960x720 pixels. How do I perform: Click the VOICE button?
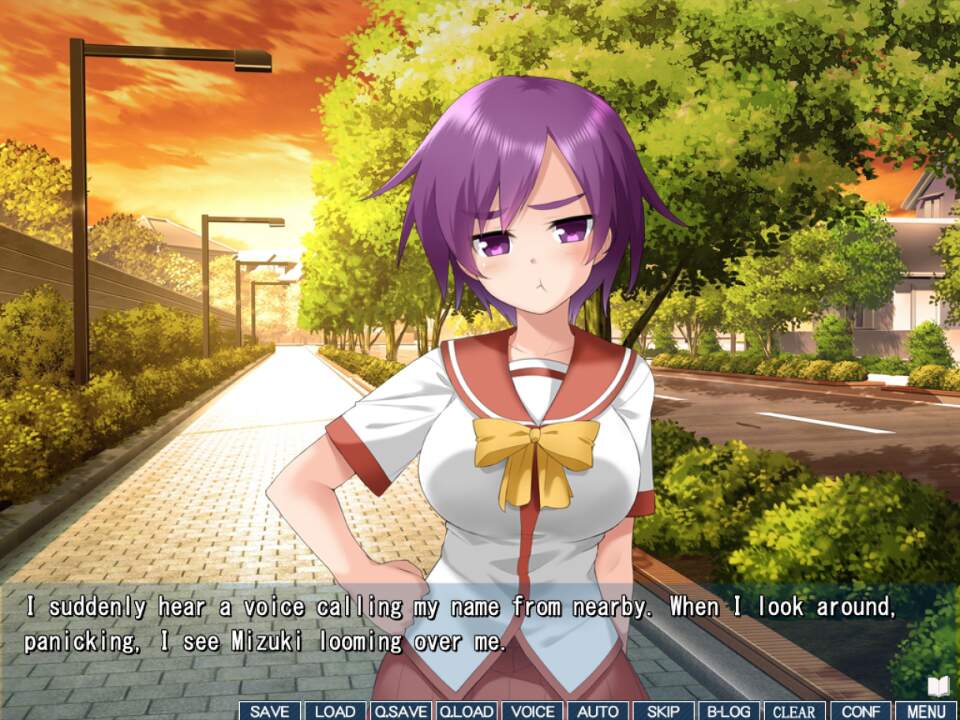coord(531,711)
